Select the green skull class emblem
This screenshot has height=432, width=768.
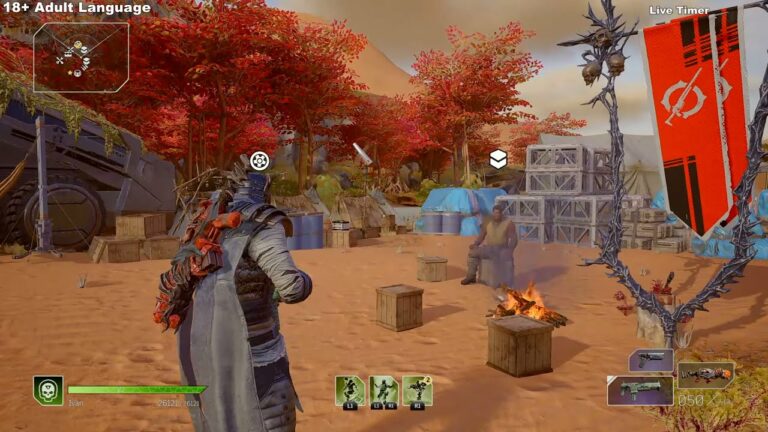(48, 390)
